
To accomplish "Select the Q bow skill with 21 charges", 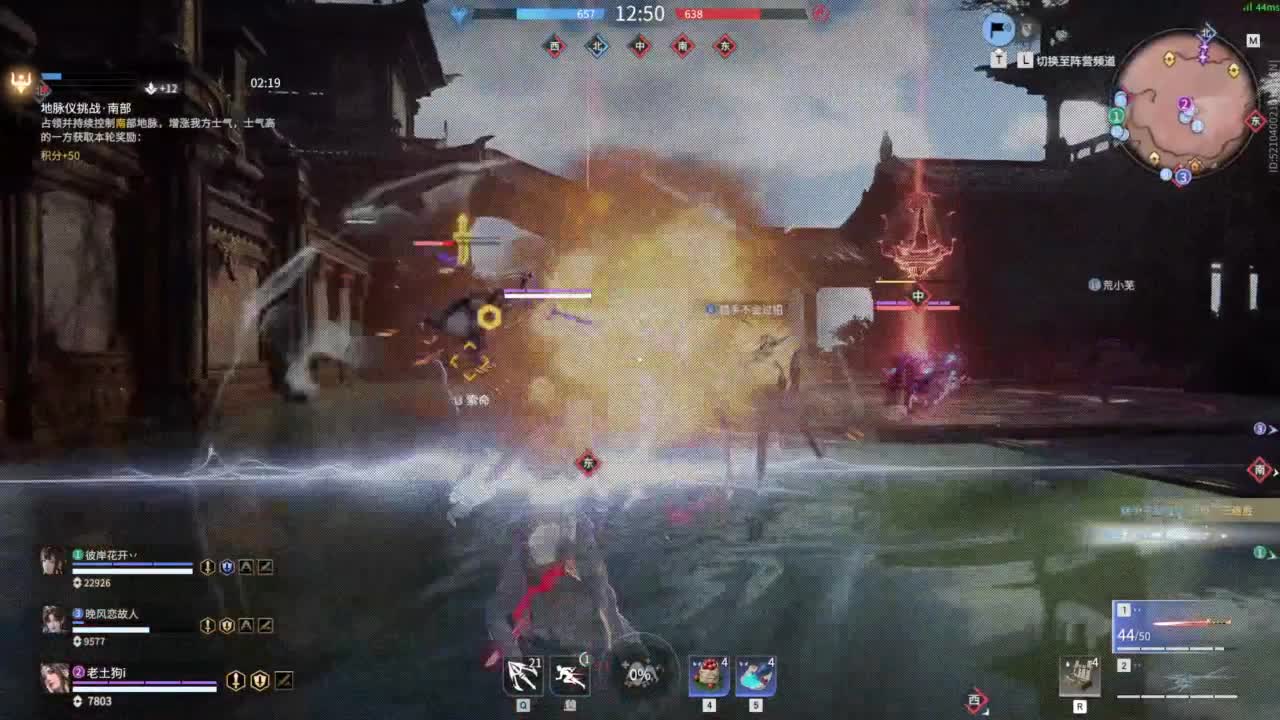I will [x=522, y=674].
